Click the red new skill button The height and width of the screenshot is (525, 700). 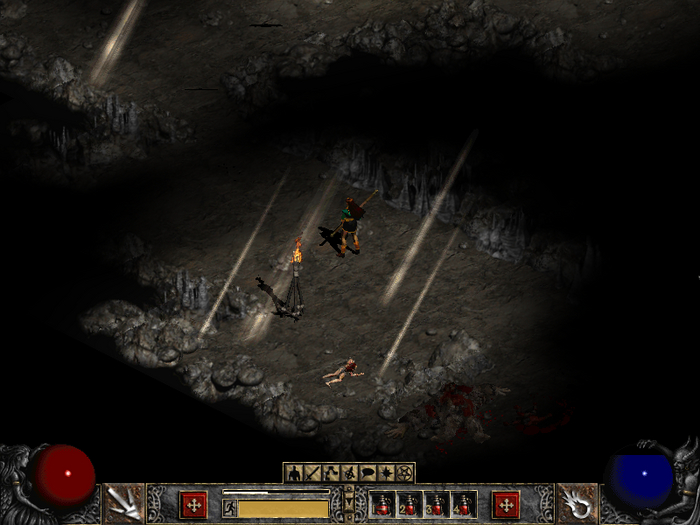(506, 503)
